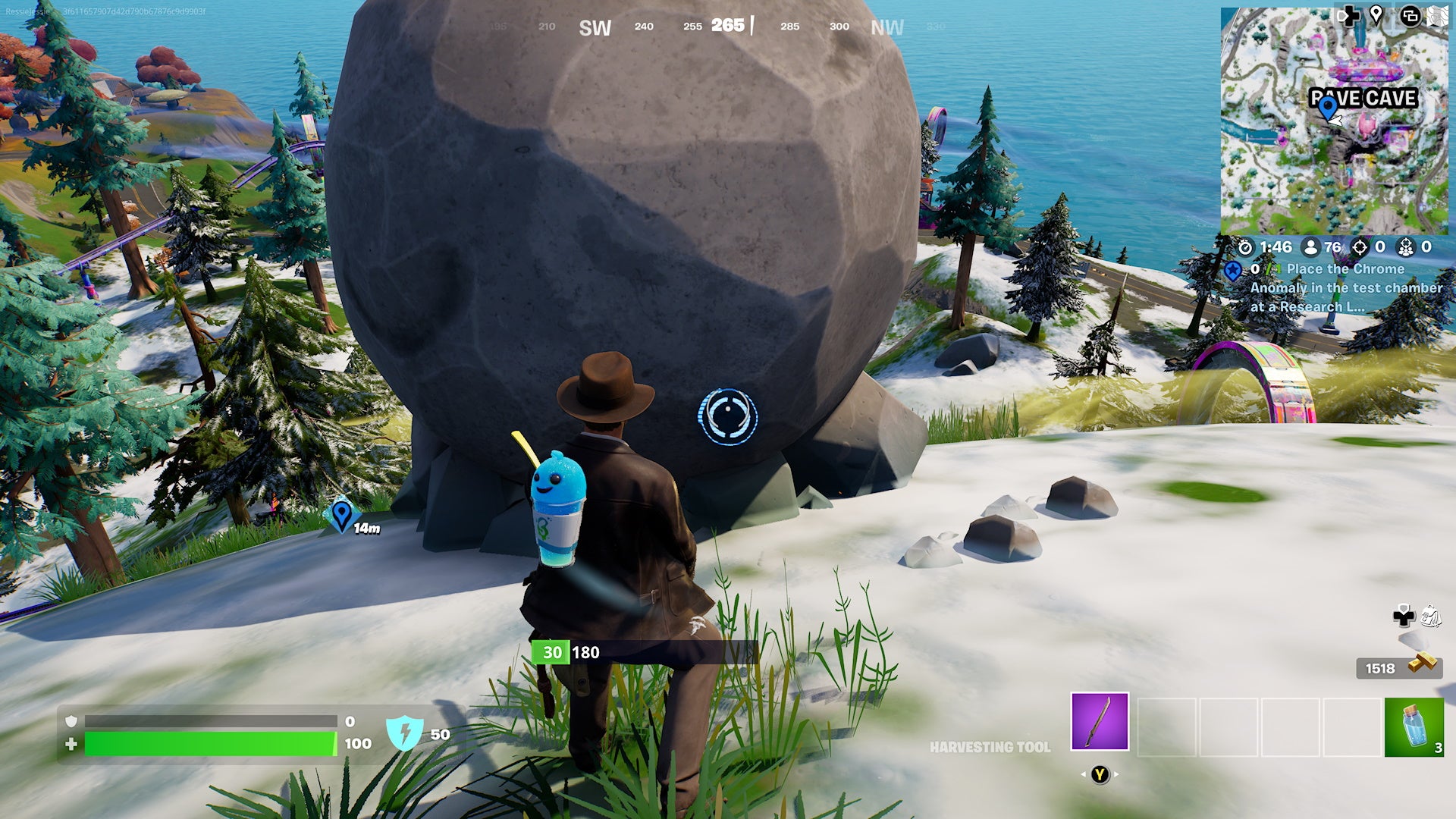Click the backpack icon above the gold counter
The width and height of the screenshot is (1456, 819).
coord(1432,616)
